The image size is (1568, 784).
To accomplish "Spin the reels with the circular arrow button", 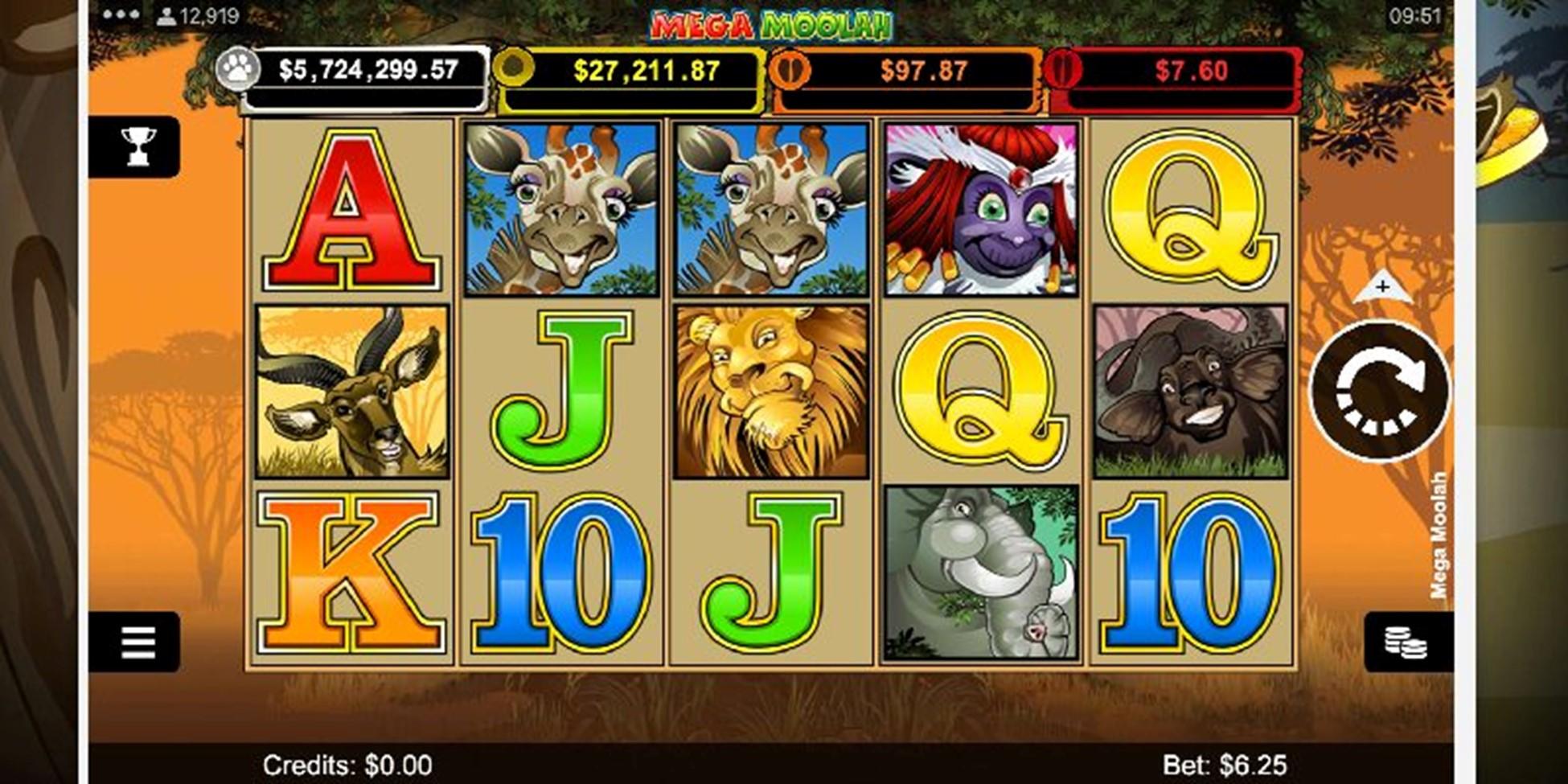I will coord(1380,391).
